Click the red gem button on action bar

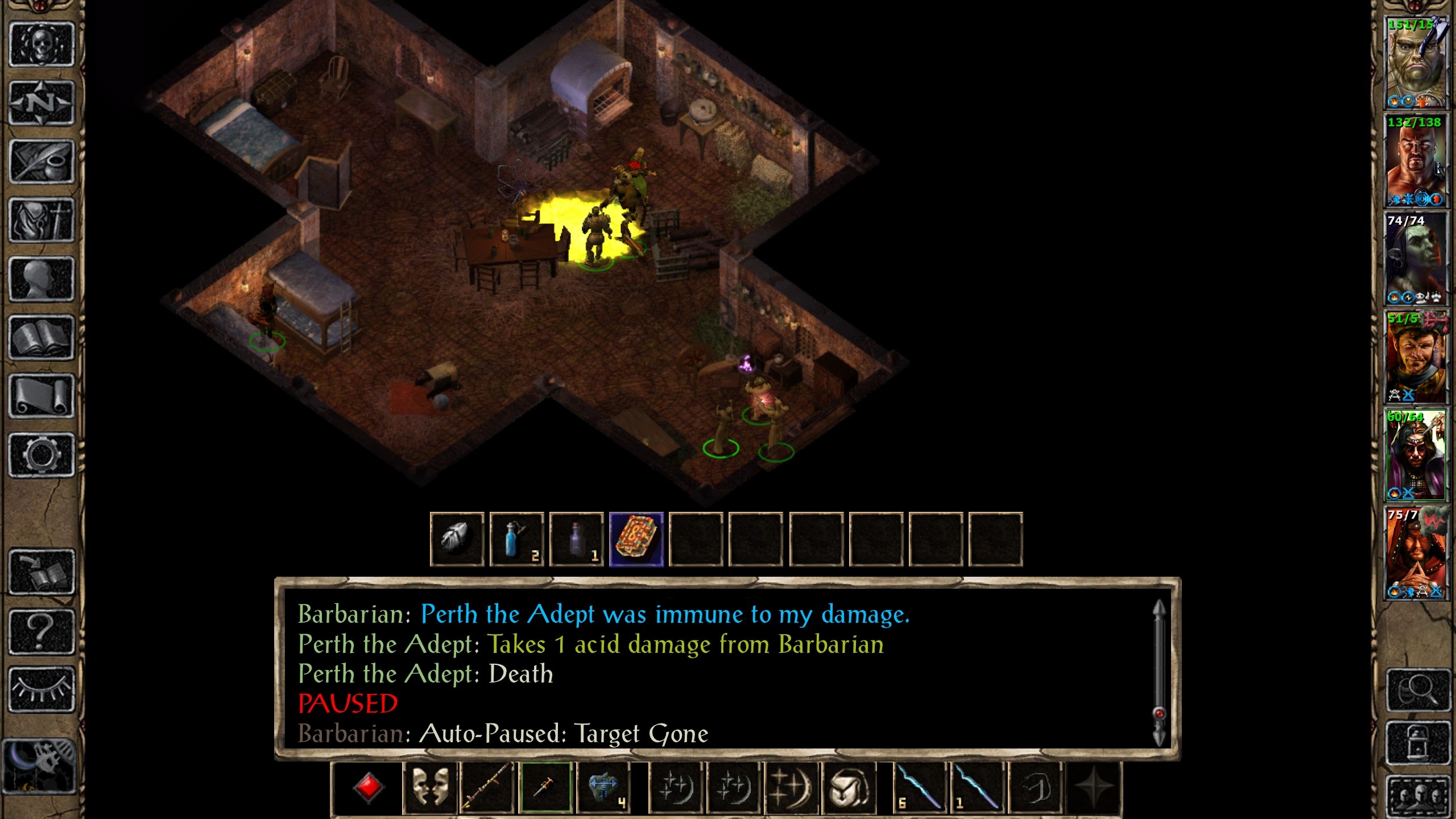pos(368,788)
